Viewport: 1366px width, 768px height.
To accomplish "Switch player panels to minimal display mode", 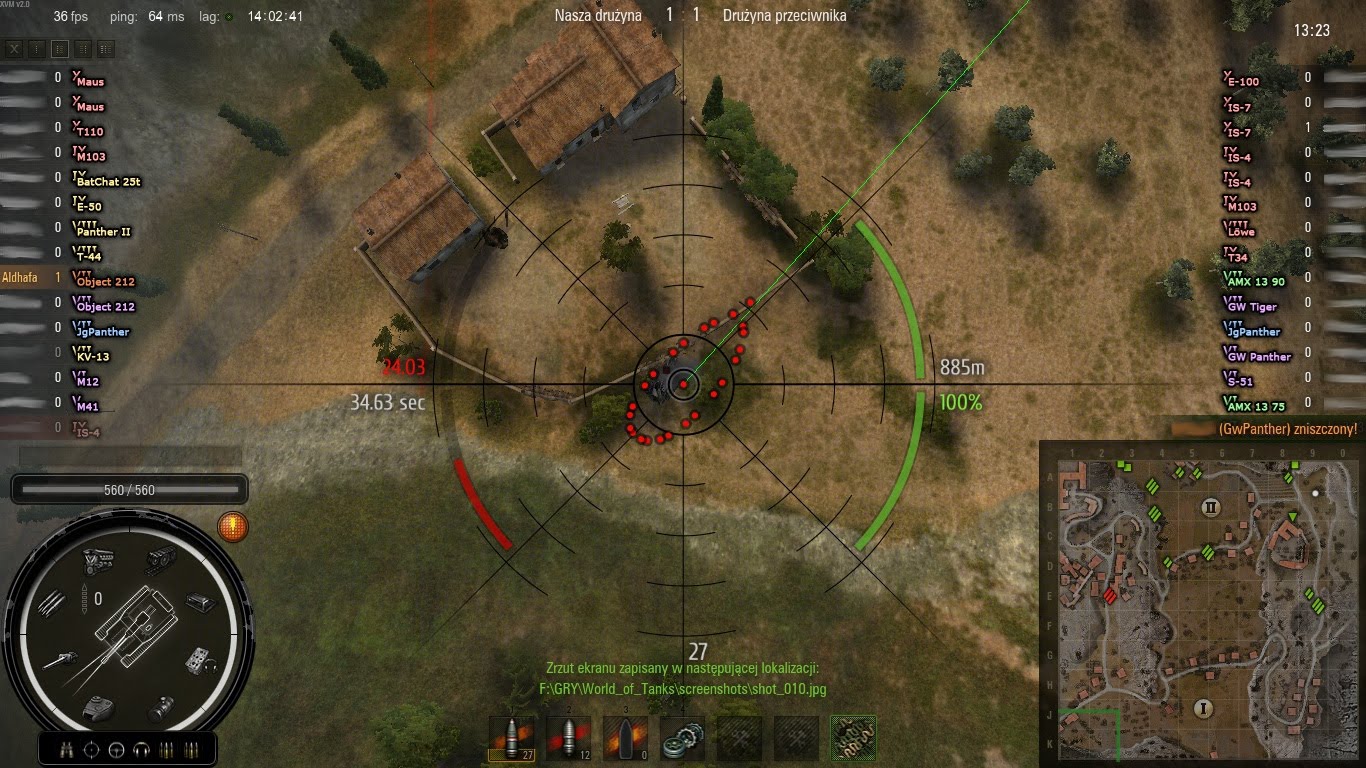I will 36,48.
